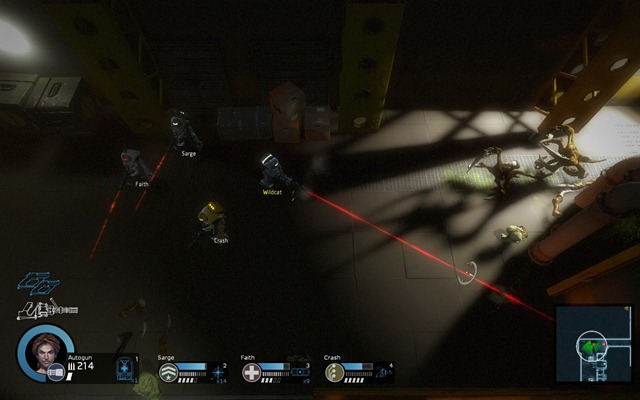The width and height of the screenshot is (640, 400).
Task: Activate the sentry gun item slot
Action: click(126, 367)
